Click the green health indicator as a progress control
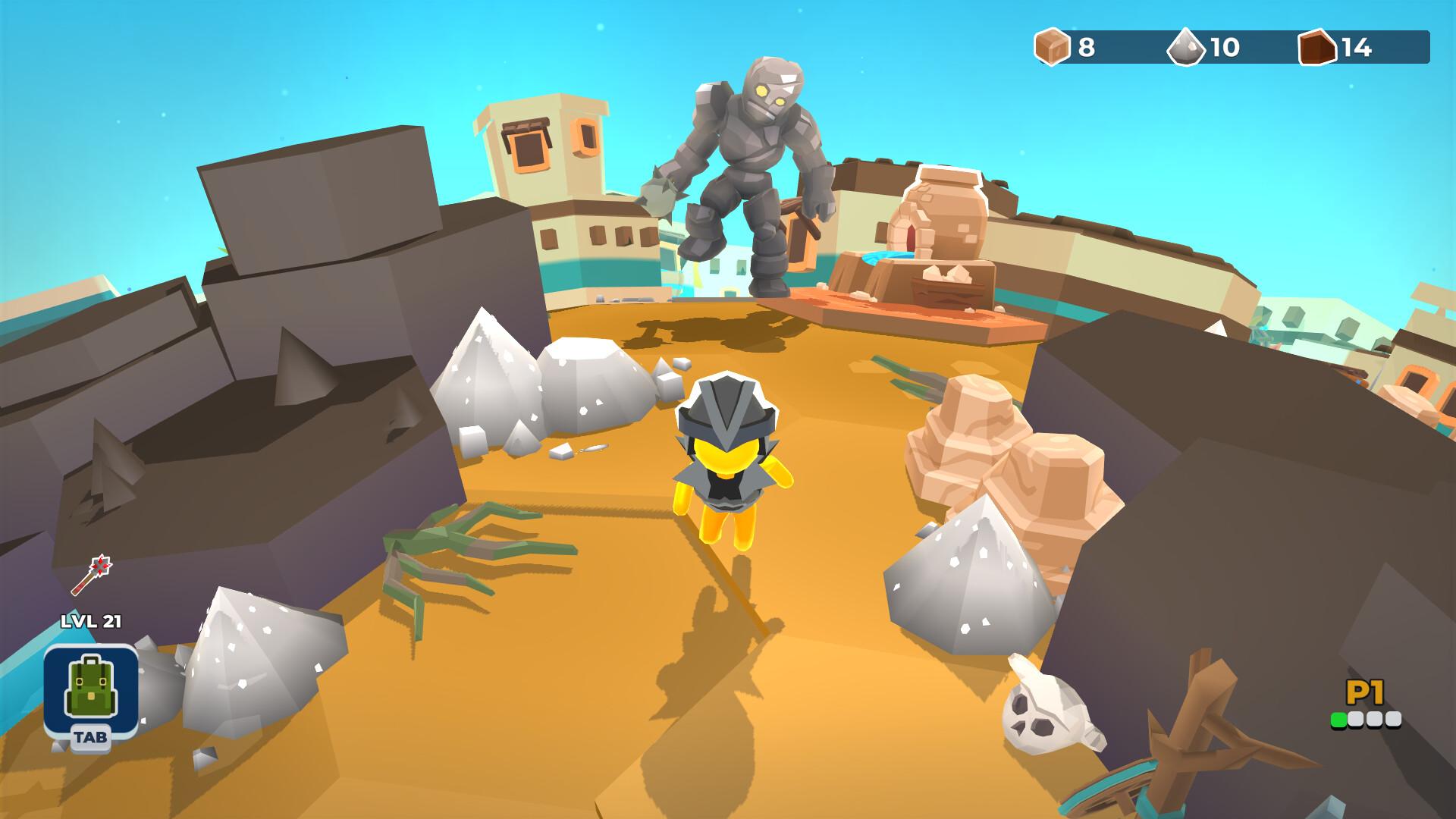1456x819 pixels. click(1338, 719)
